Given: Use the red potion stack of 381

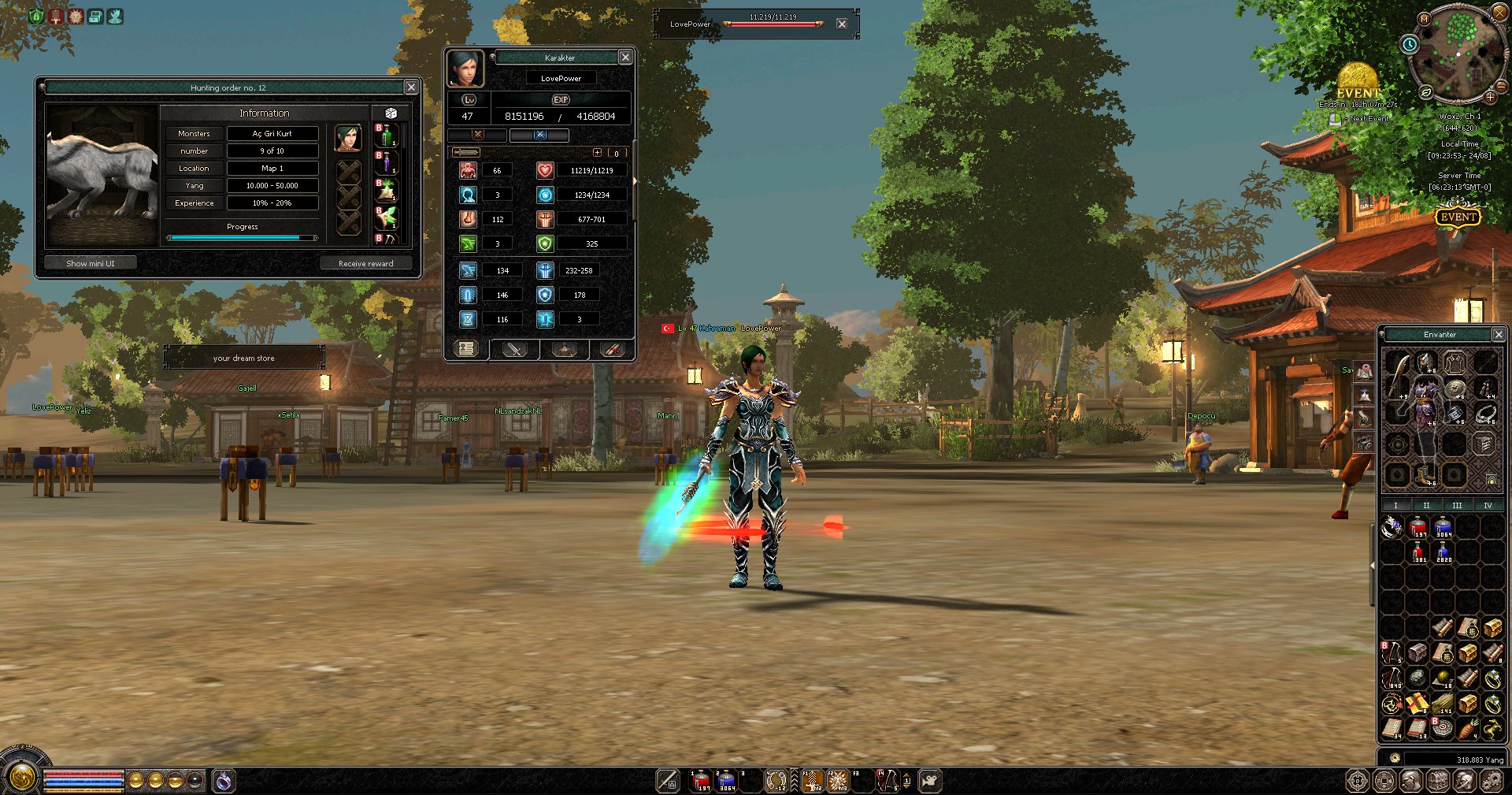Looking at the screenshot, I should coord(1418,552).
